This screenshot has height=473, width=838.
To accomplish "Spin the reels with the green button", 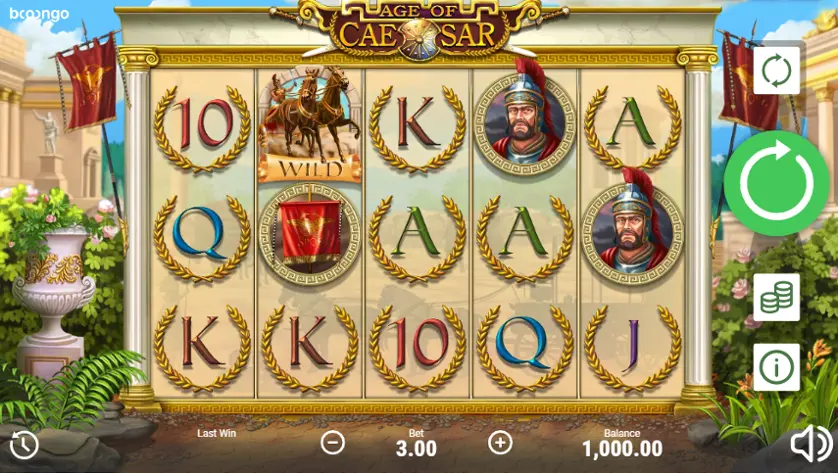I will [776, 183].
